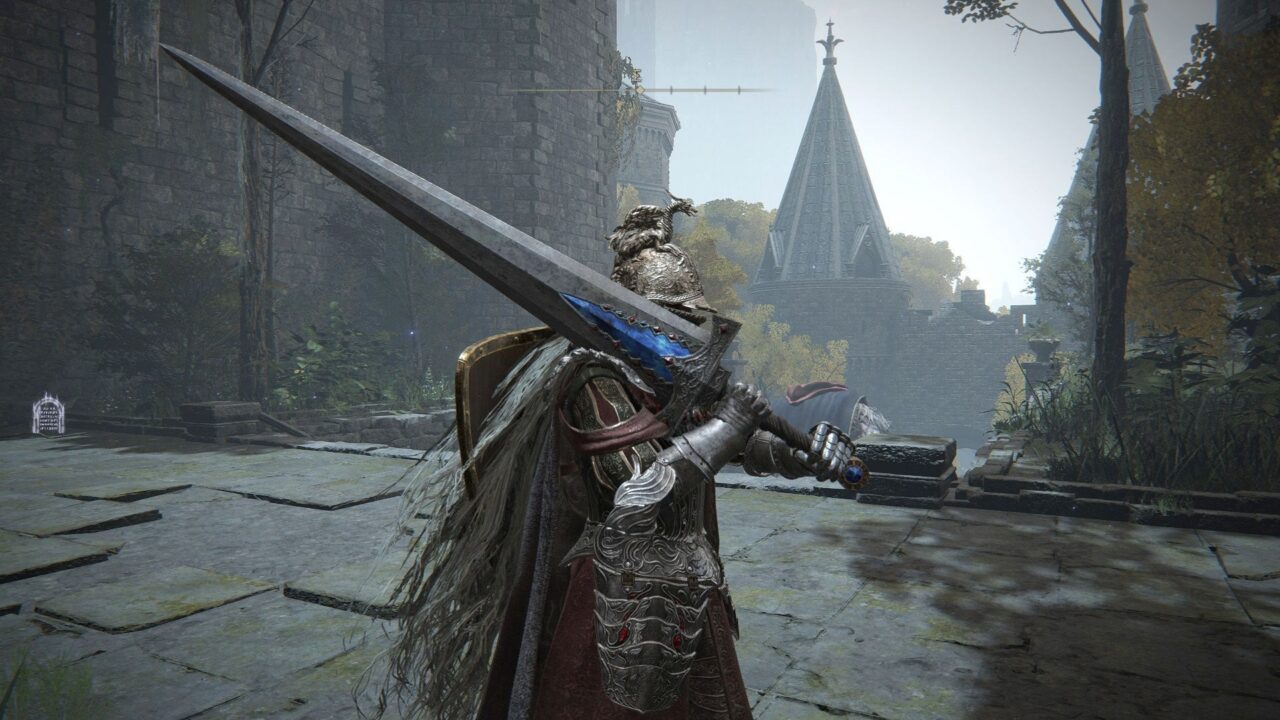Click the diamond marker on the compass bar

pos(640,90)
